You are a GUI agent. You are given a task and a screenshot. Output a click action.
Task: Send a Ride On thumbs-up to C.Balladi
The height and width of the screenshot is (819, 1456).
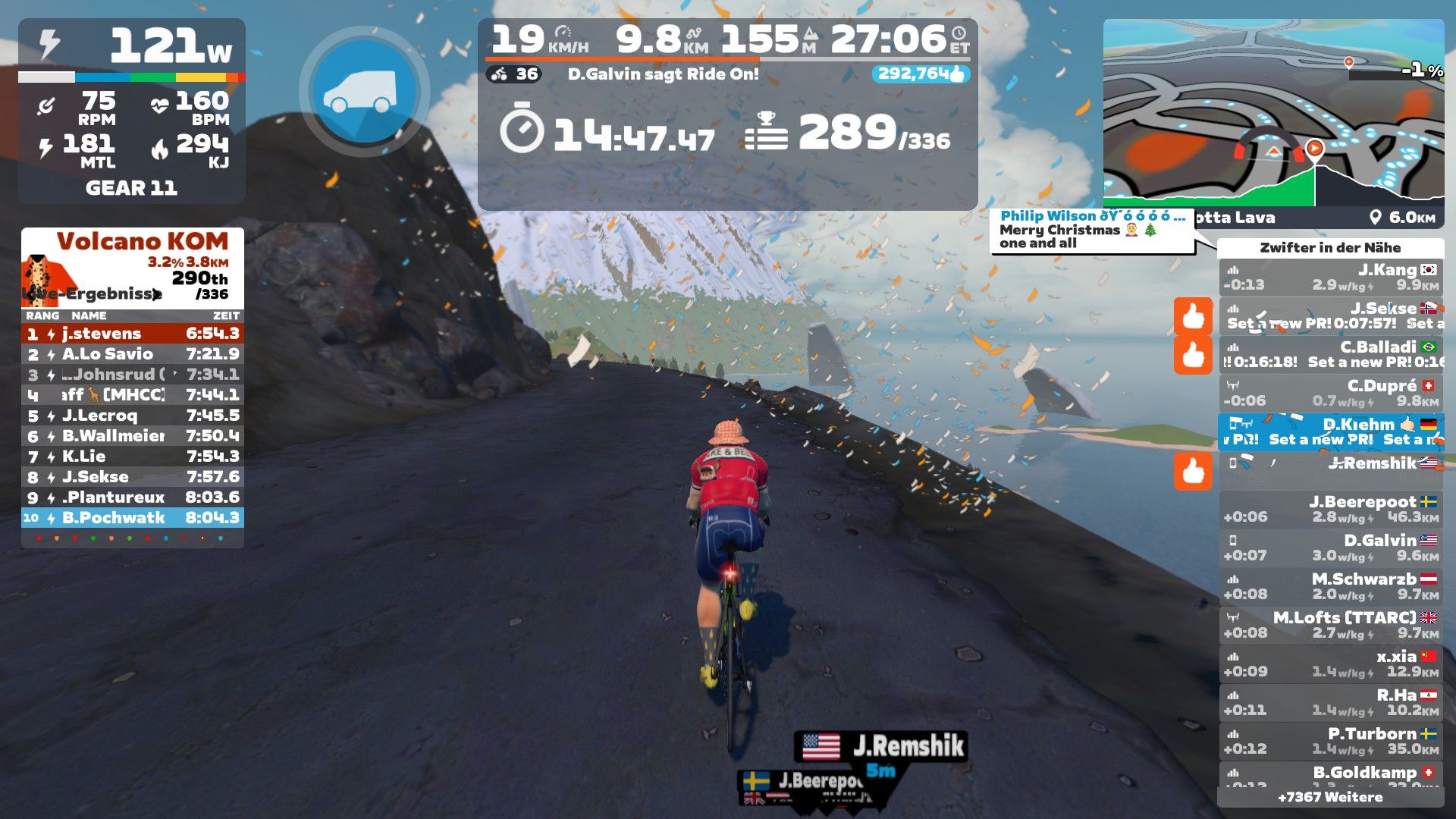click(1193, 355)
